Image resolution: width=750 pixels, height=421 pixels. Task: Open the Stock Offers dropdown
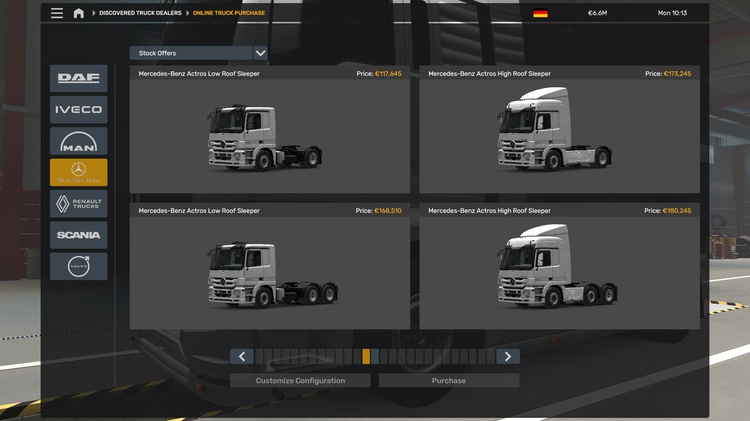pos(198,53)
